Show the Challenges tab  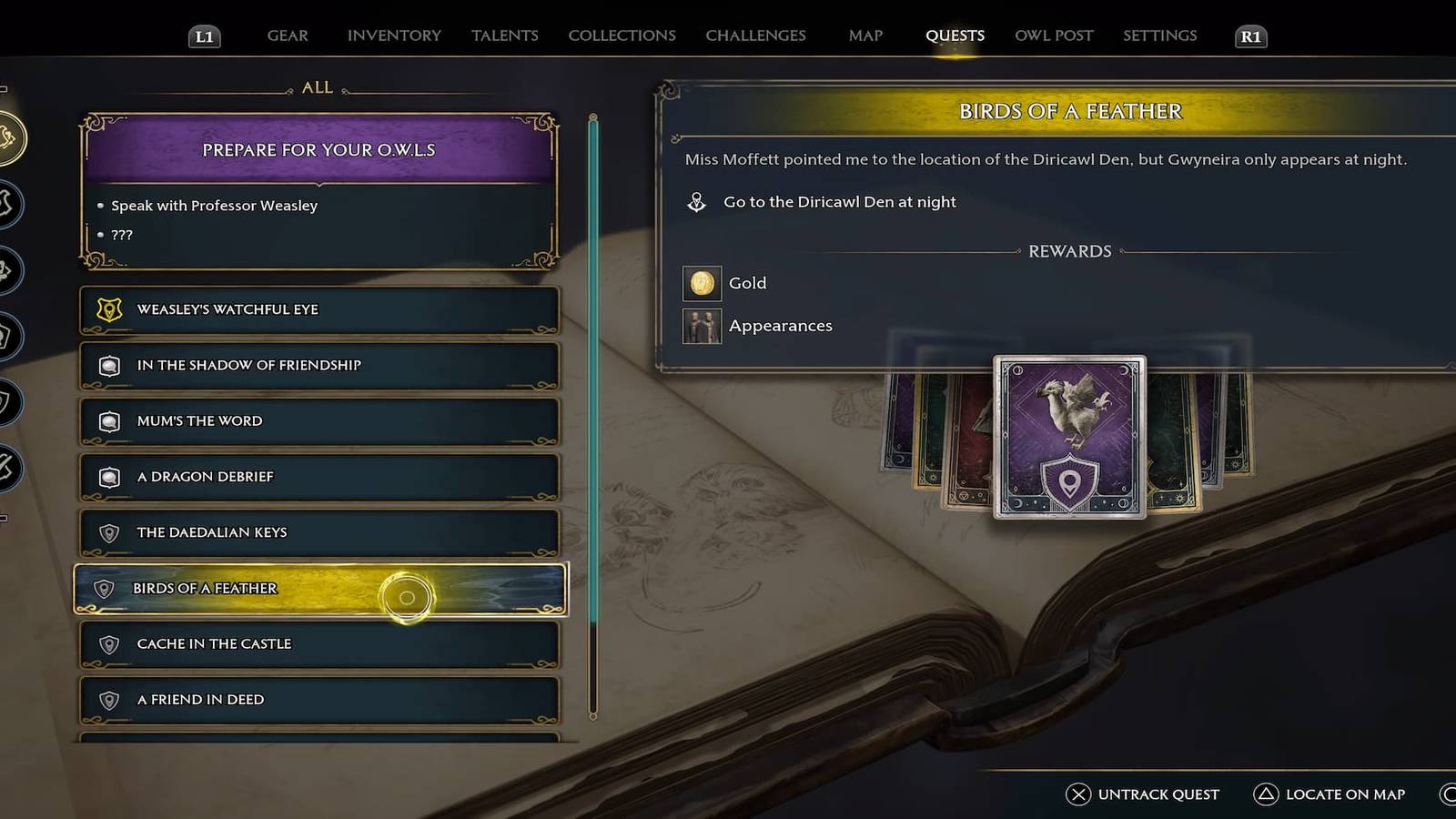point(755,35)
